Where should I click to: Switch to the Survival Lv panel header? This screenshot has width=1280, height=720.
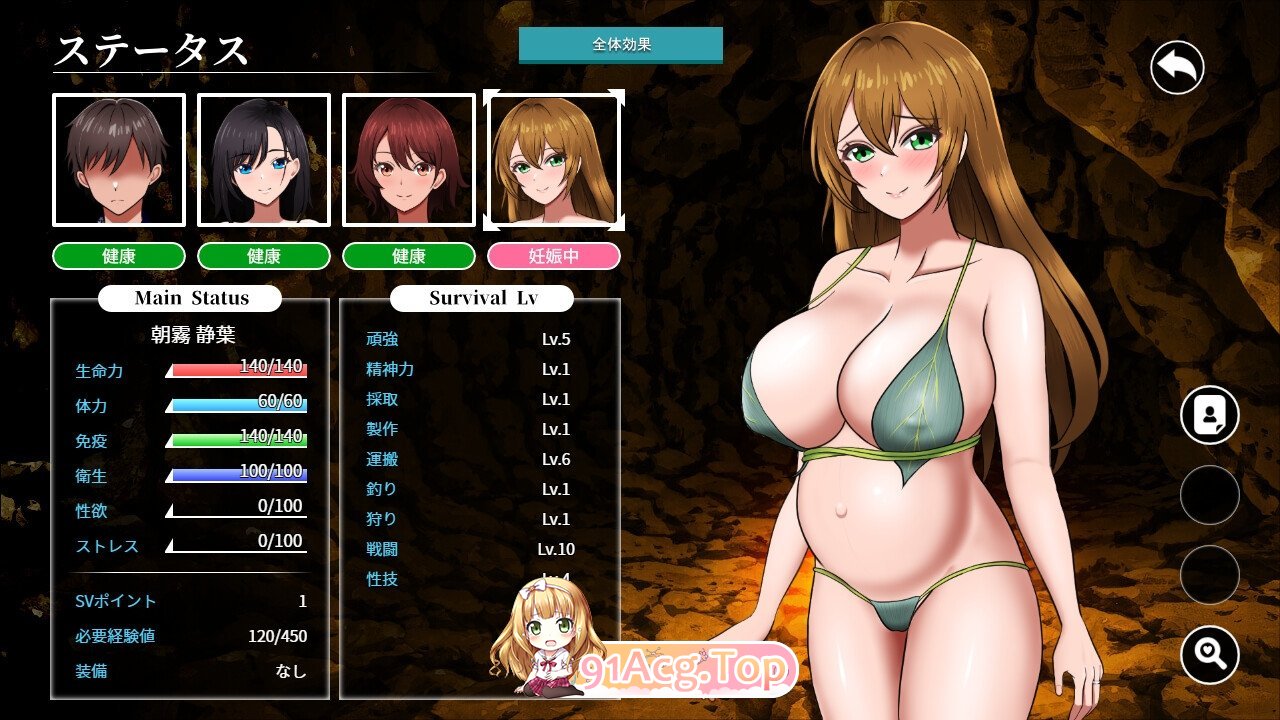[481, 297]
